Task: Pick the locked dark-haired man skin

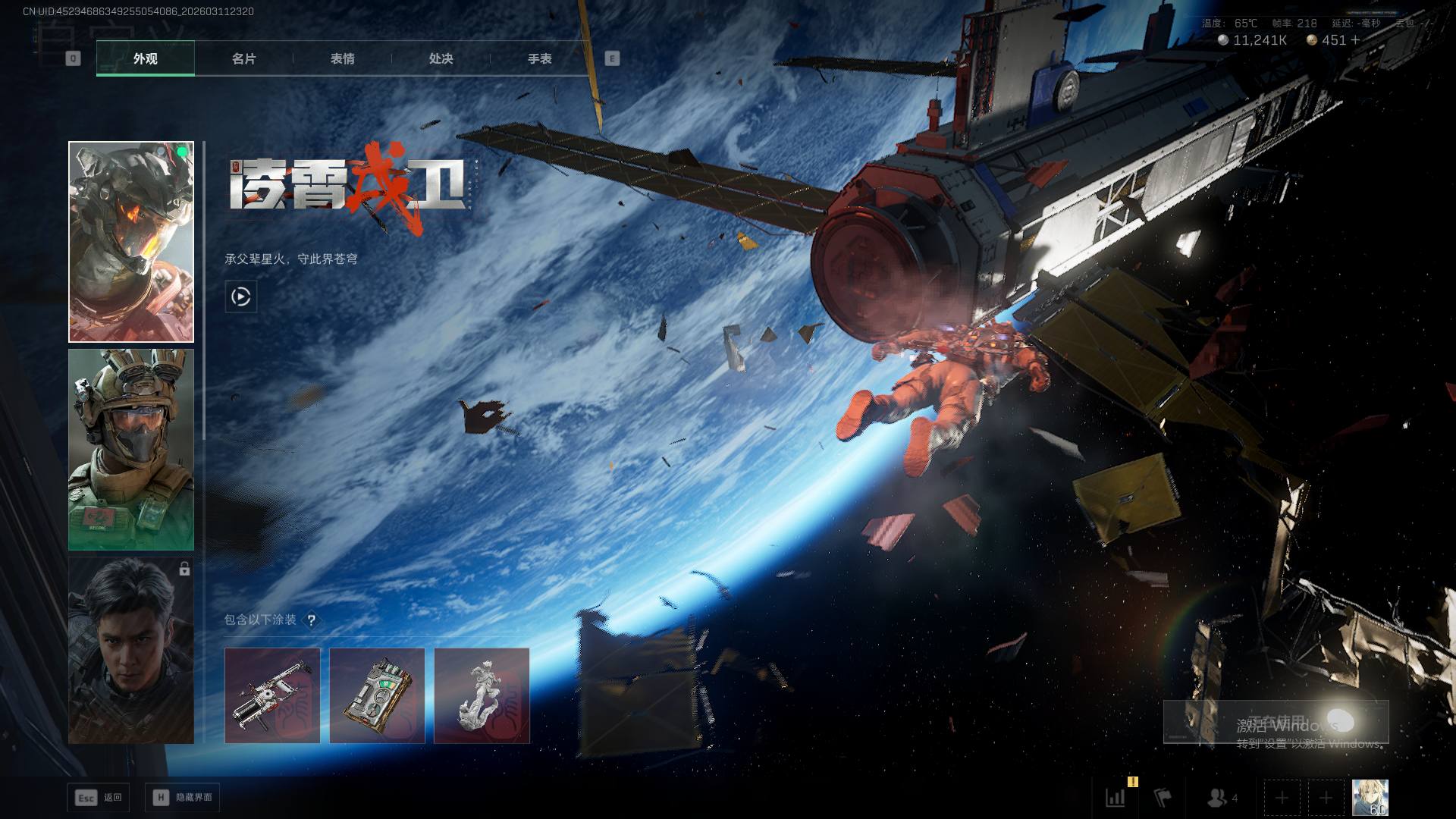Action: 131,651
